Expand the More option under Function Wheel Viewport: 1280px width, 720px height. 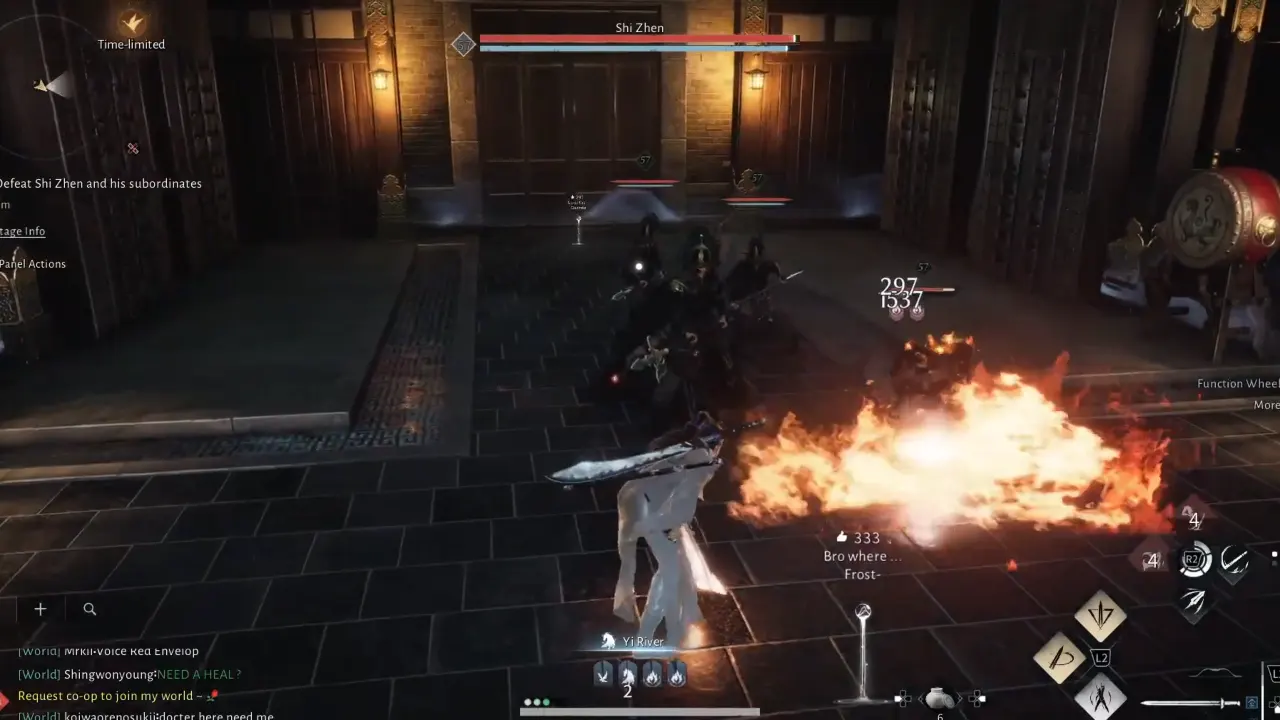click(1265, 405)
